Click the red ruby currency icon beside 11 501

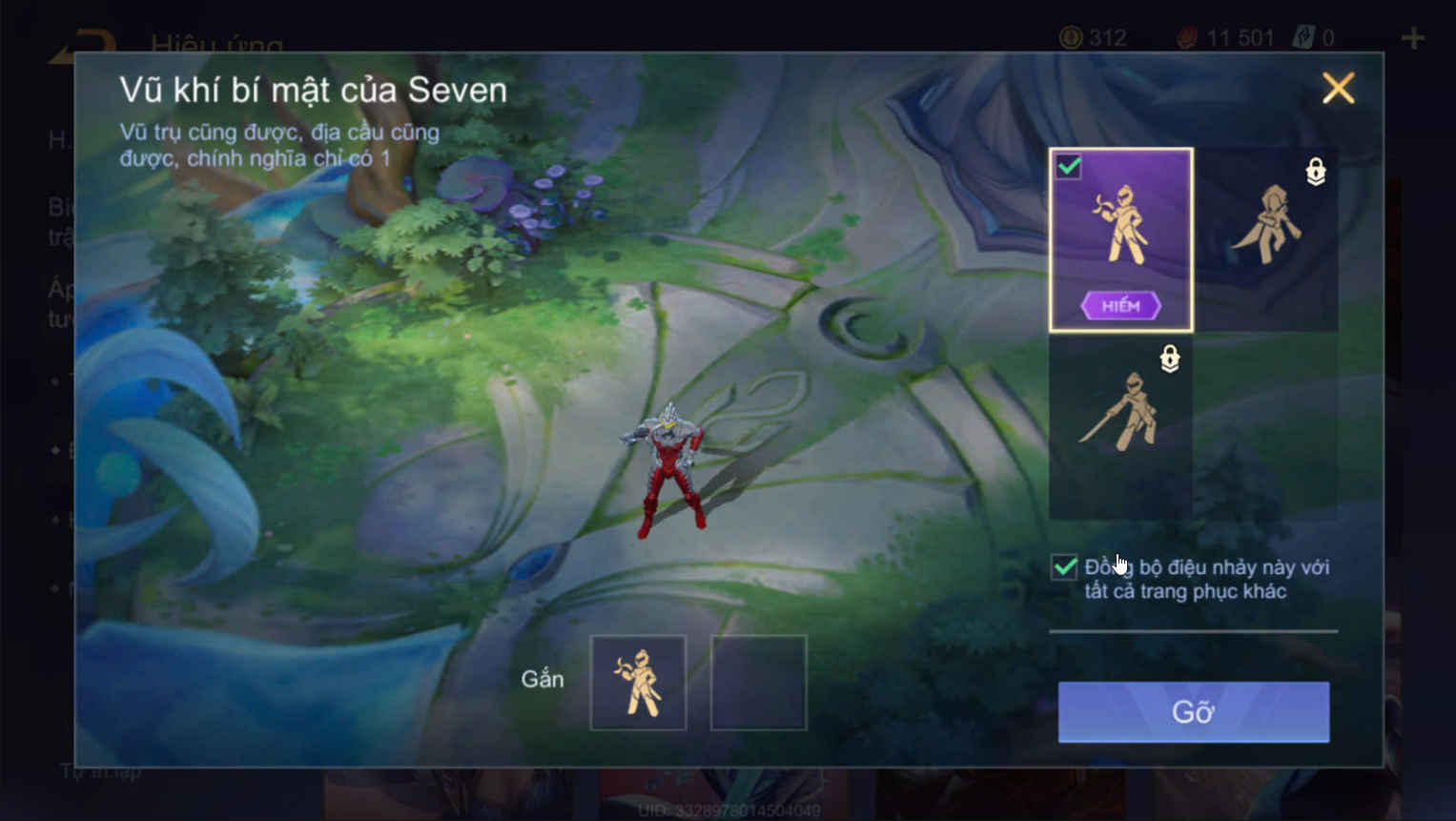point(1185,38)
